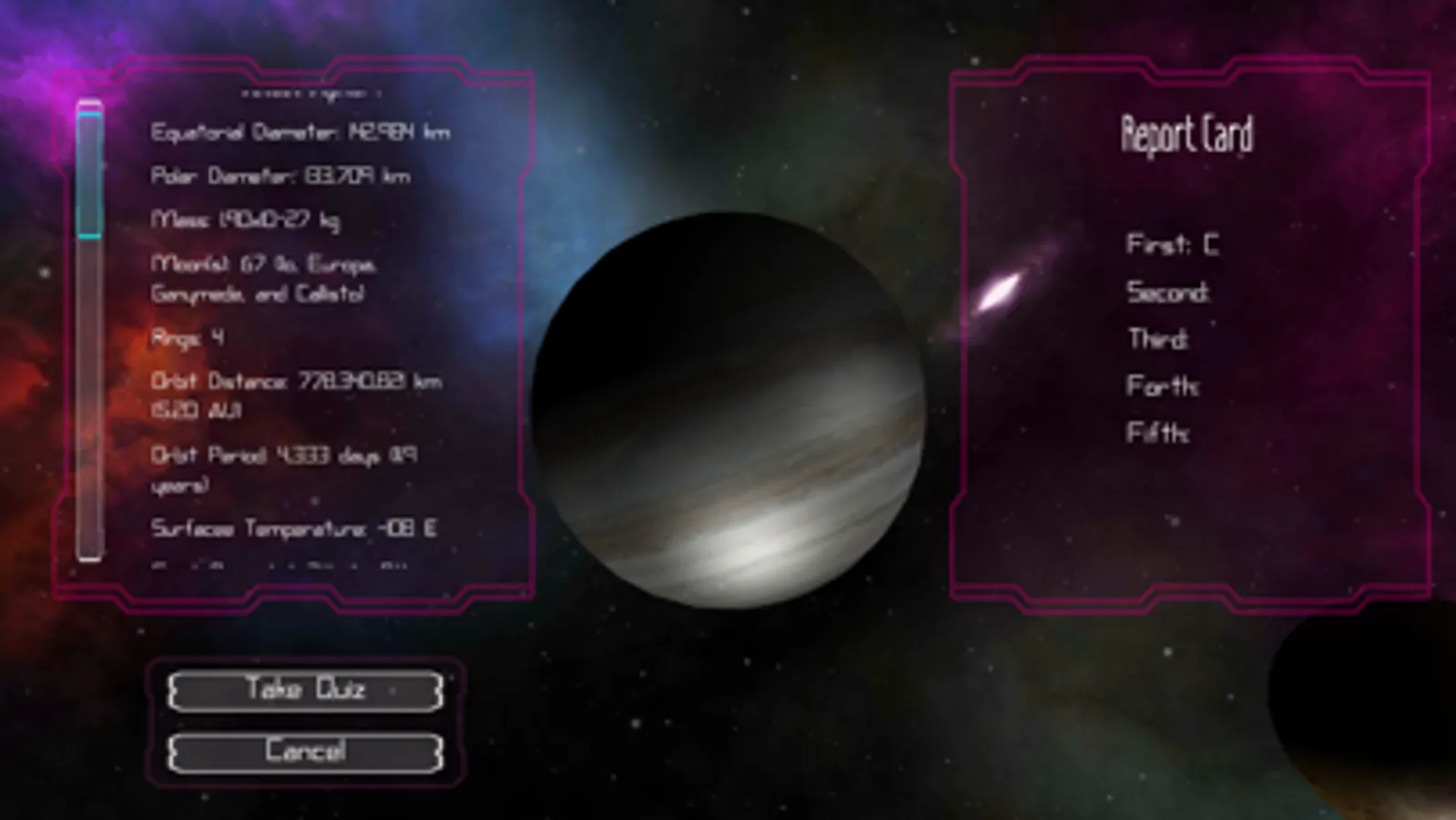1456x820 pixels.
Task: Click the Surface Temperature entry
Action: (295, 525)
